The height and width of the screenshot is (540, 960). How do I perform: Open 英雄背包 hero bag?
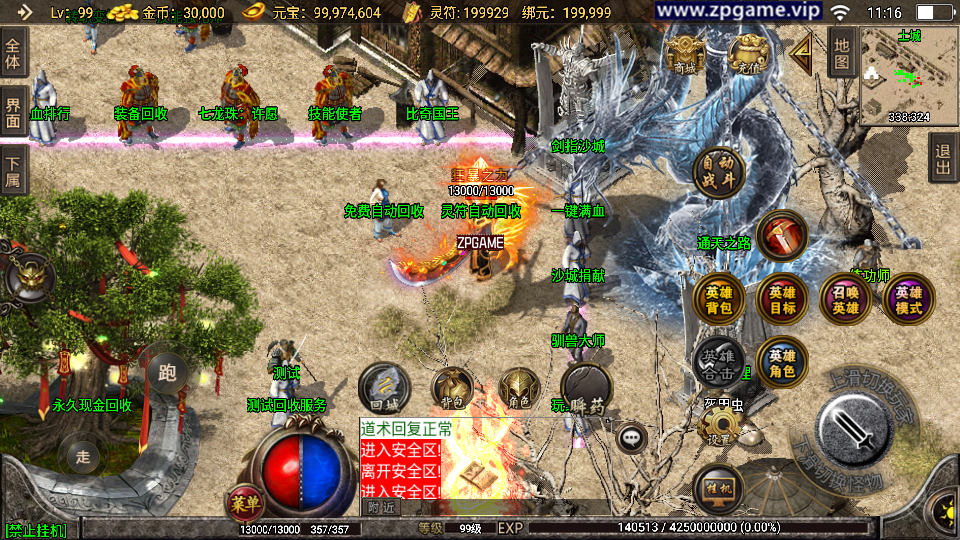click(x=718, y=299)
